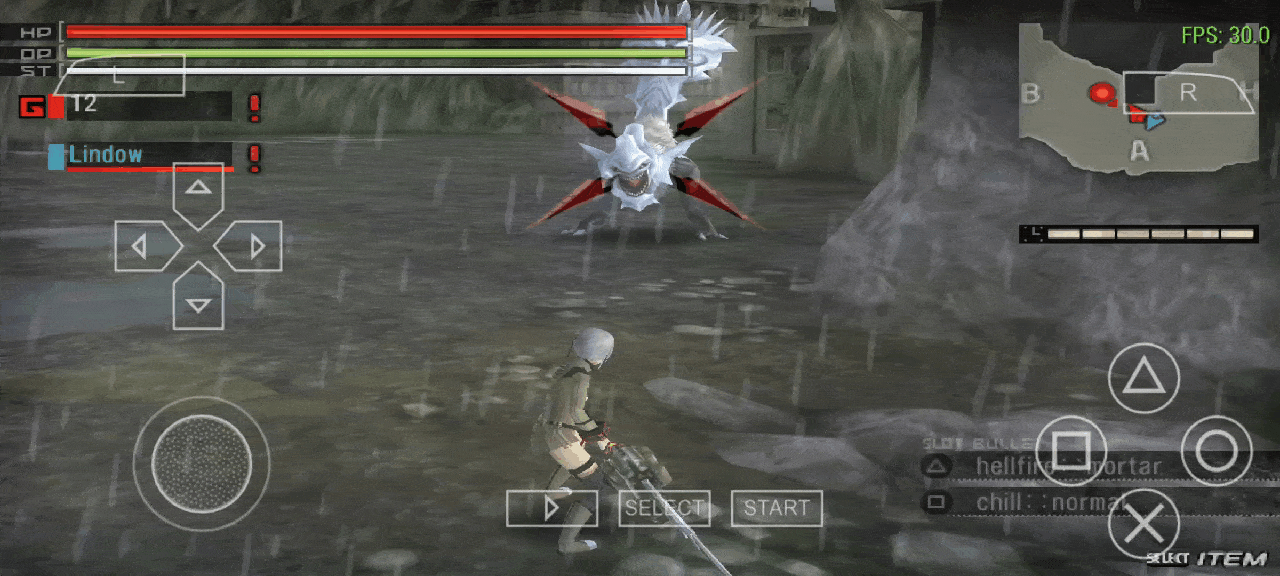1280x576 pixels.
Task: Tap the D-pad right arrow
Action: coord(252,246)
